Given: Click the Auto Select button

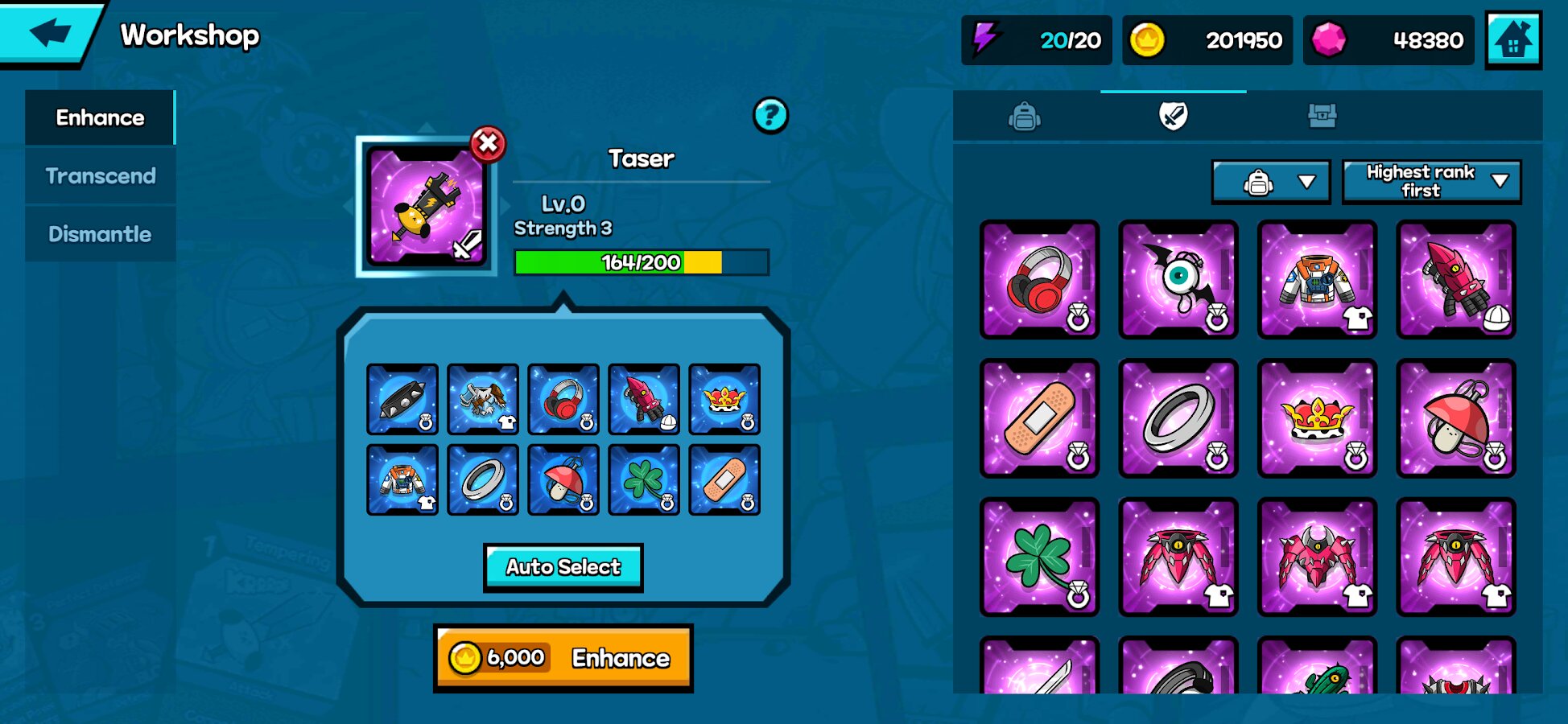Looking at the screenshot, I should pos(563,567).
